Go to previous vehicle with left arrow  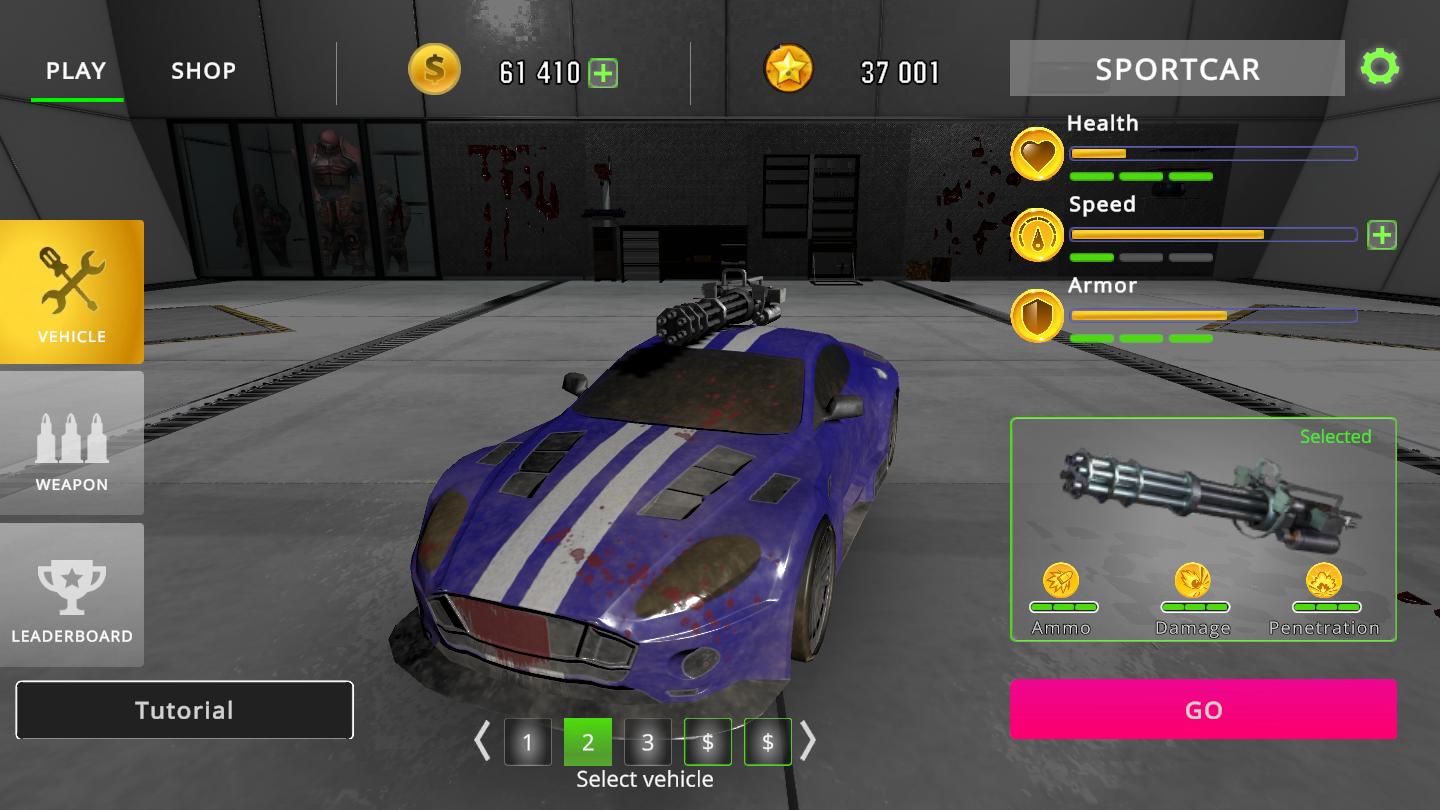(482, 741)
